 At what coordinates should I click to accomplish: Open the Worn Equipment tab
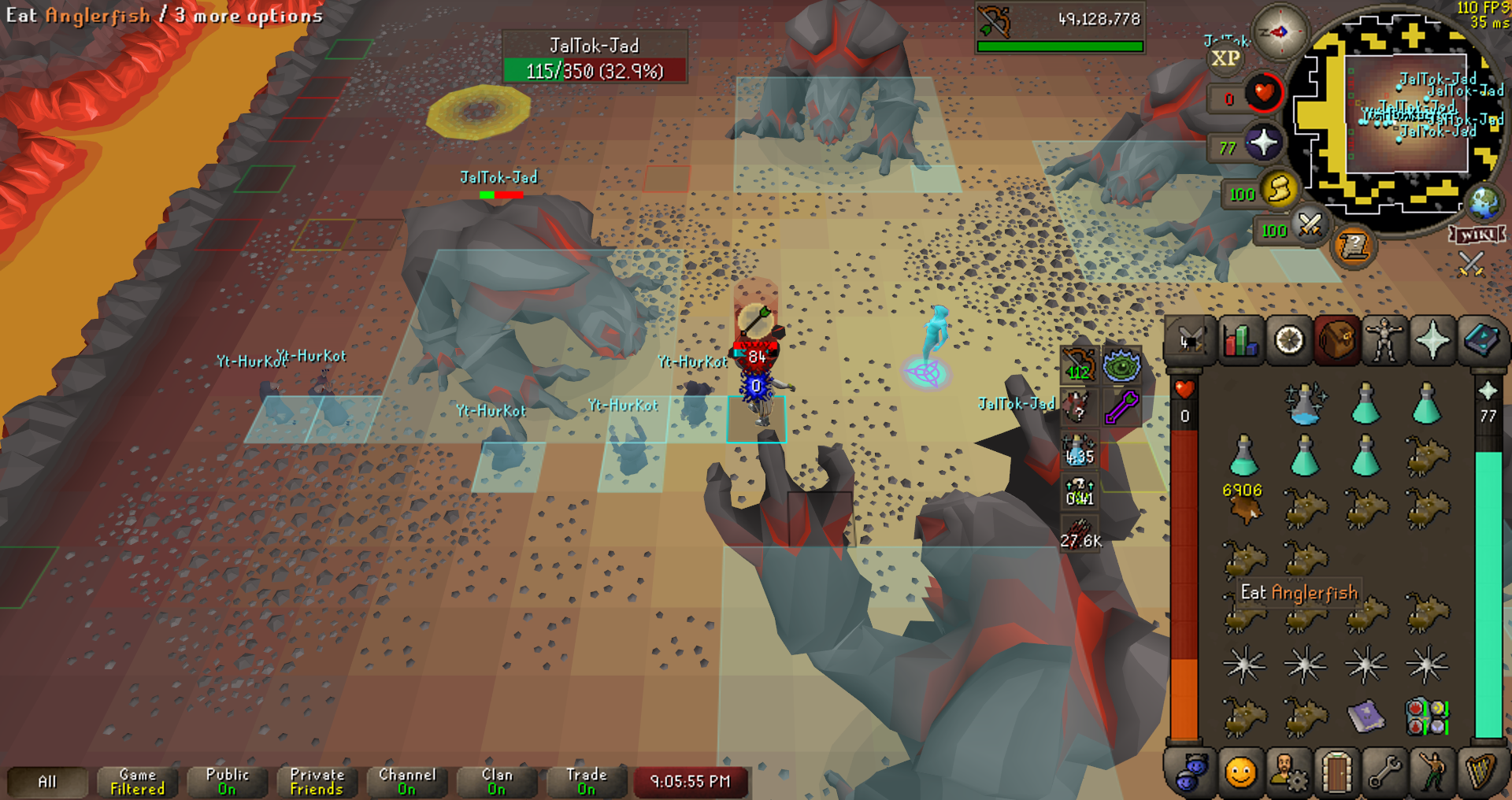[1384, 342]
